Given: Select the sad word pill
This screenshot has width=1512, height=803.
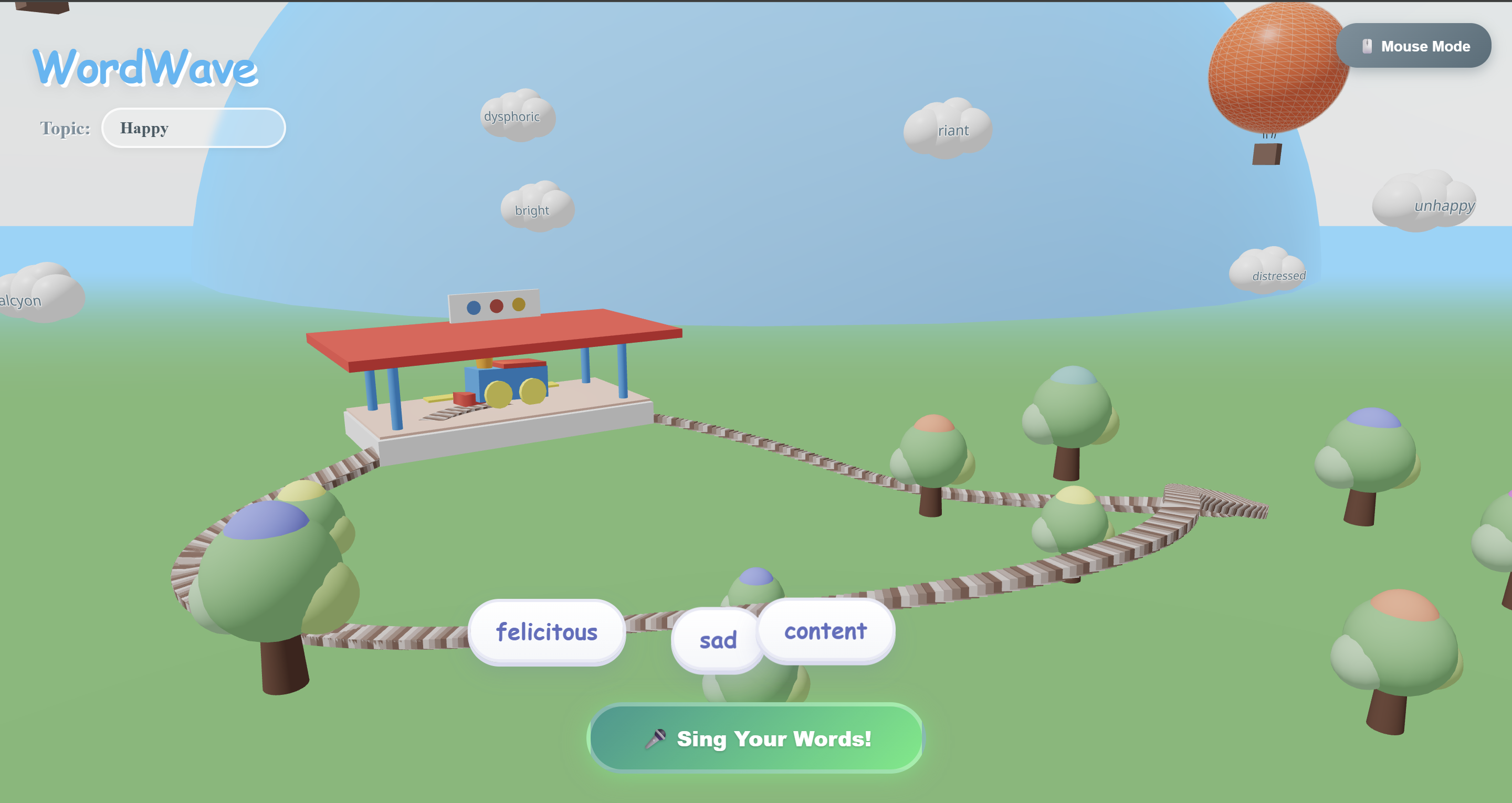Looking at the screenshot, I should (x=717, y=641).
